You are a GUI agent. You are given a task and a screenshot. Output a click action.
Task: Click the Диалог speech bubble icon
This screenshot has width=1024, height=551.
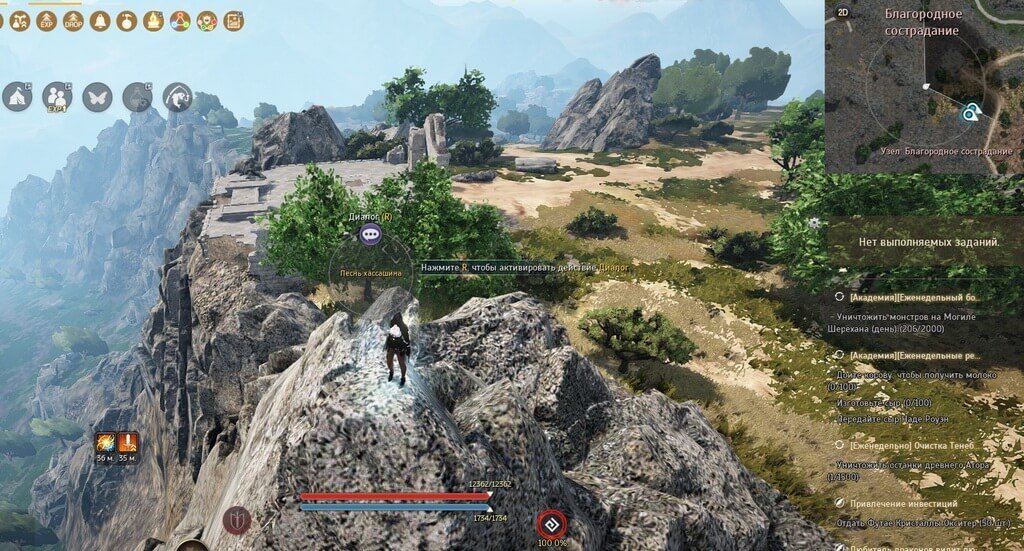371,234
